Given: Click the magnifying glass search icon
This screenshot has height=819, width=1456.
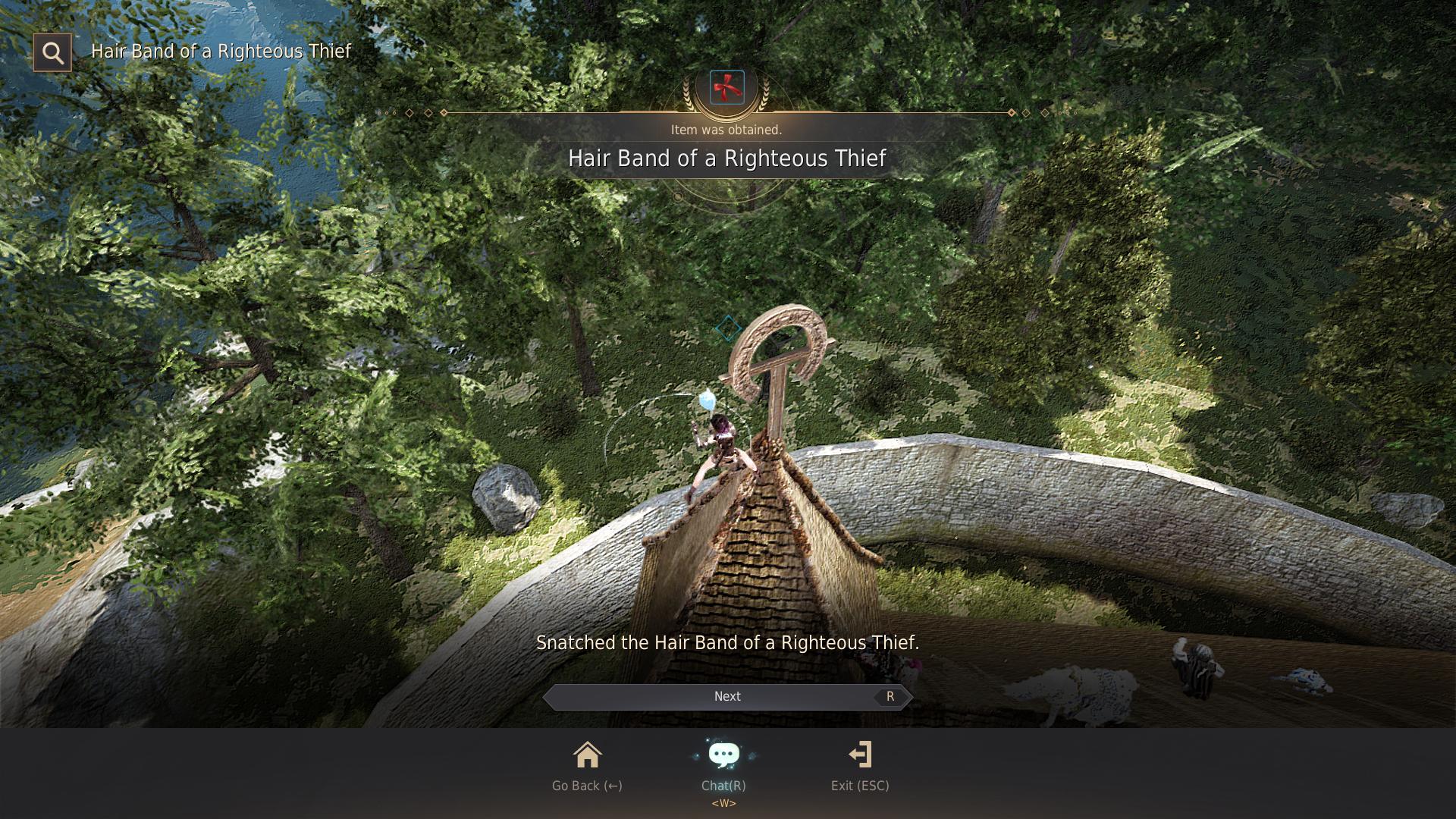Looking at the screenshot, I should click(52, 52).
